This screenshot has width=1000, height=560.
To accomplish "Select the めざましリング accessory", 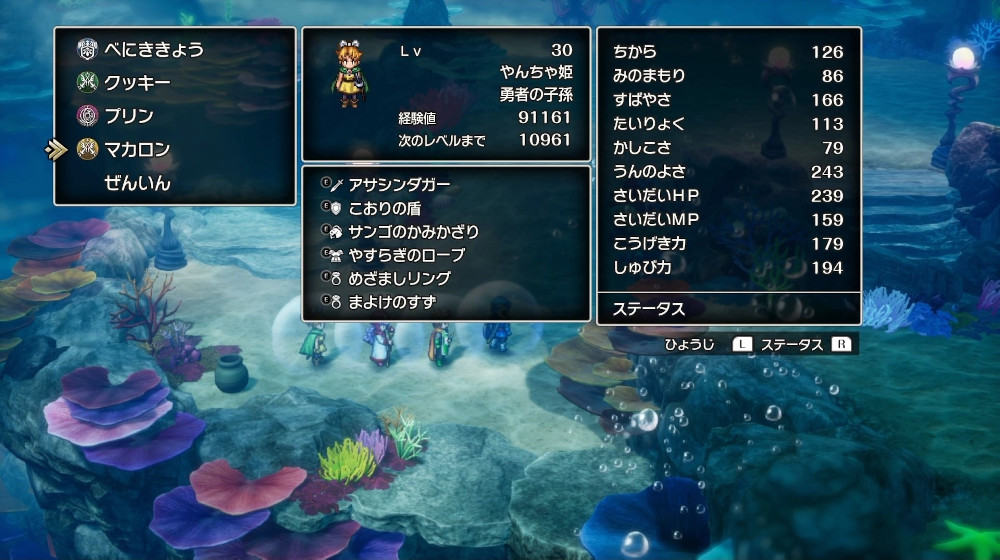I will click(x=400, y=278).
